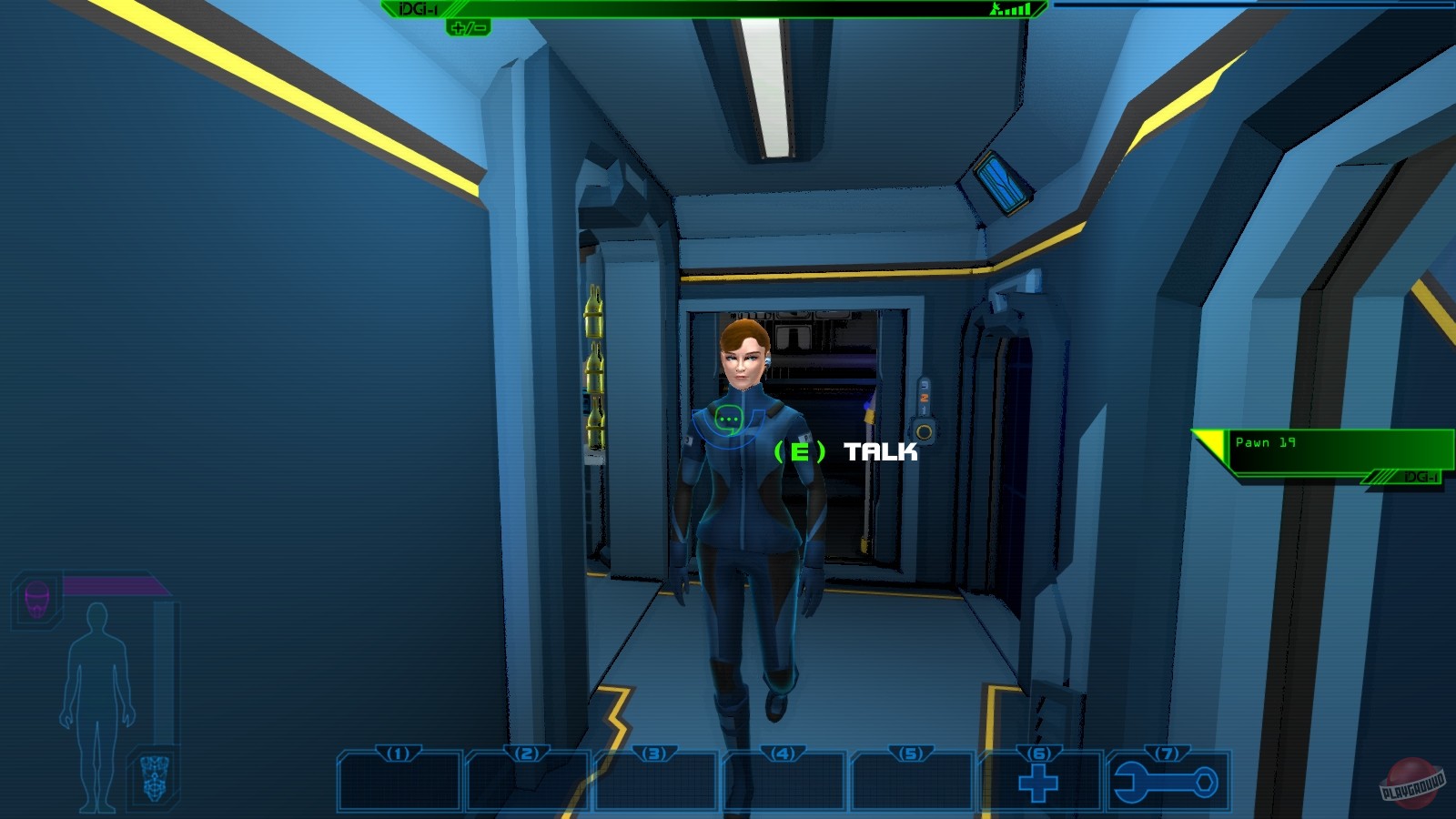
Task: Click the antenna transmission icon top right
Action: point(996,12)
